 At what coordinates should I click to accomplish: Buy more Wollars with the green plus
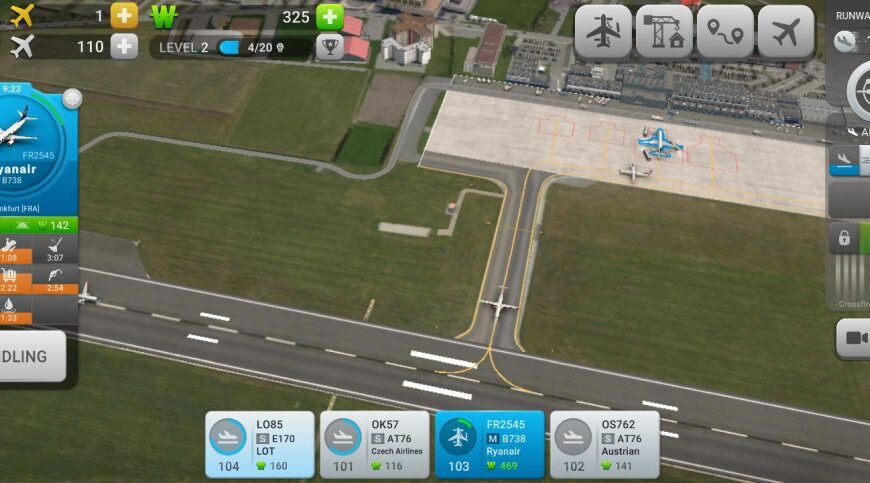click(x=330, y=16)
